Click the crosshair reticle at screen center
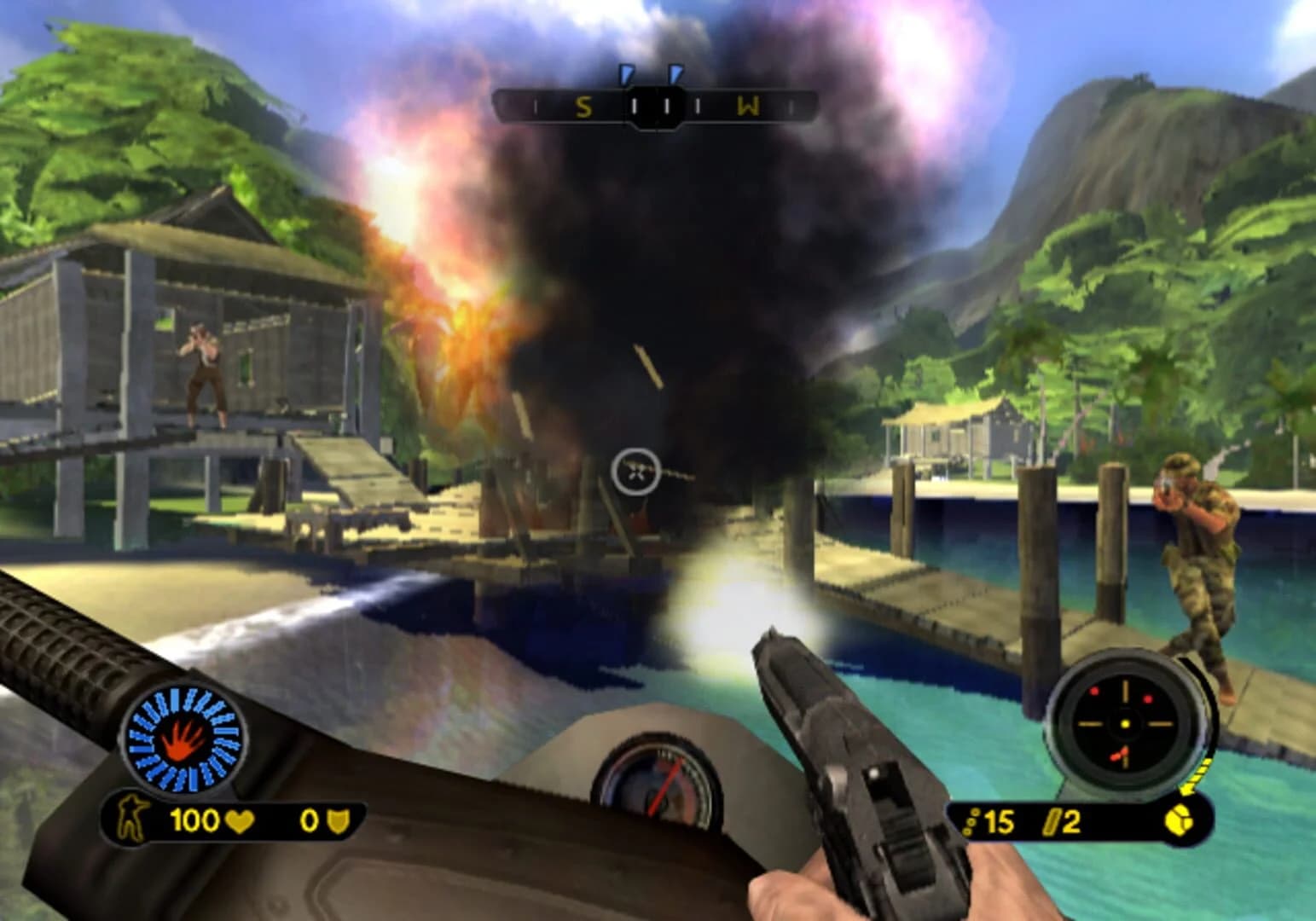1316x921 pixels. point(634,471)
